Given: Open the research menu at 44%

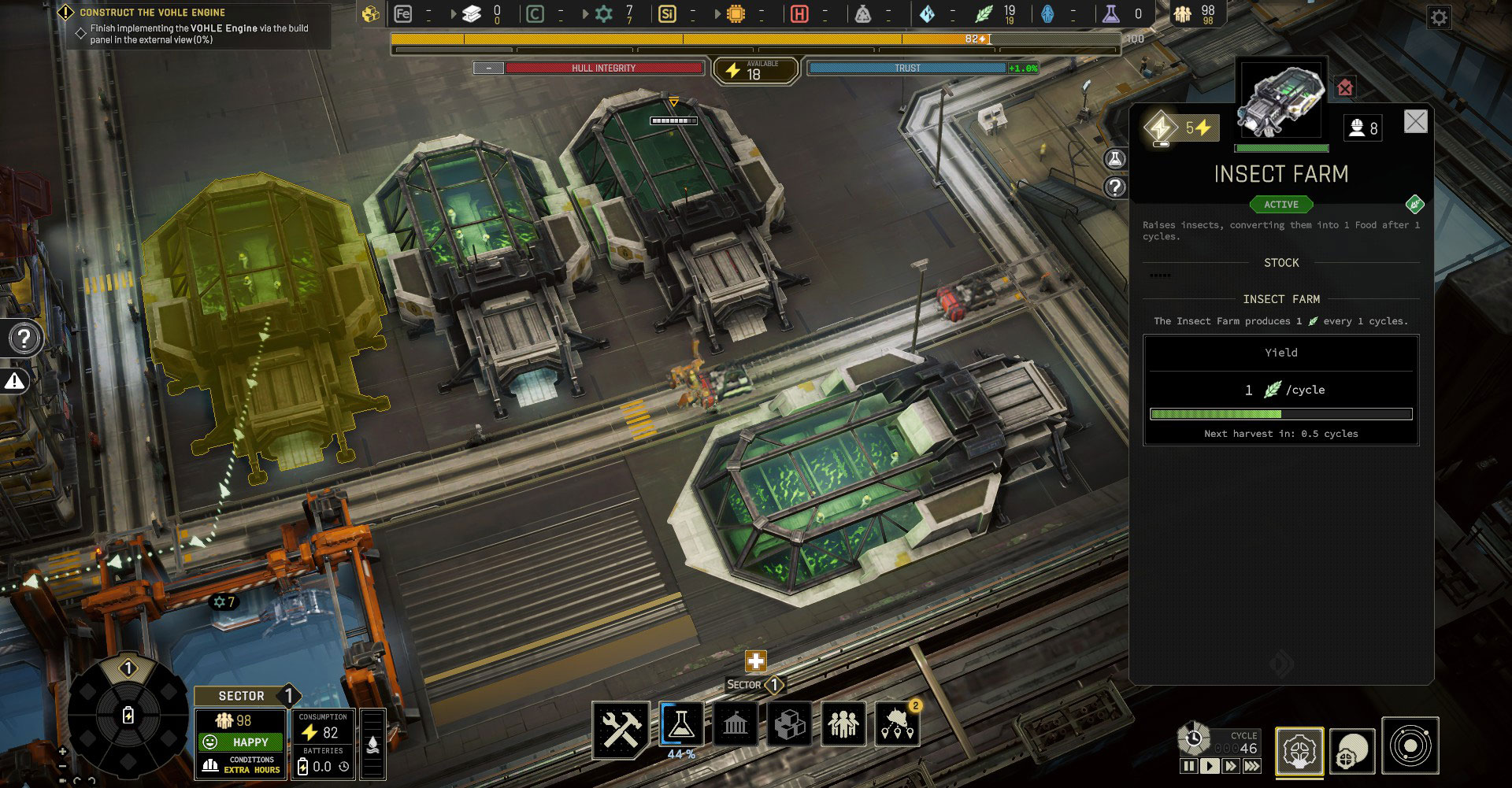Looking at the screenshot, I should pyautogui.click(x=681, y=724).
